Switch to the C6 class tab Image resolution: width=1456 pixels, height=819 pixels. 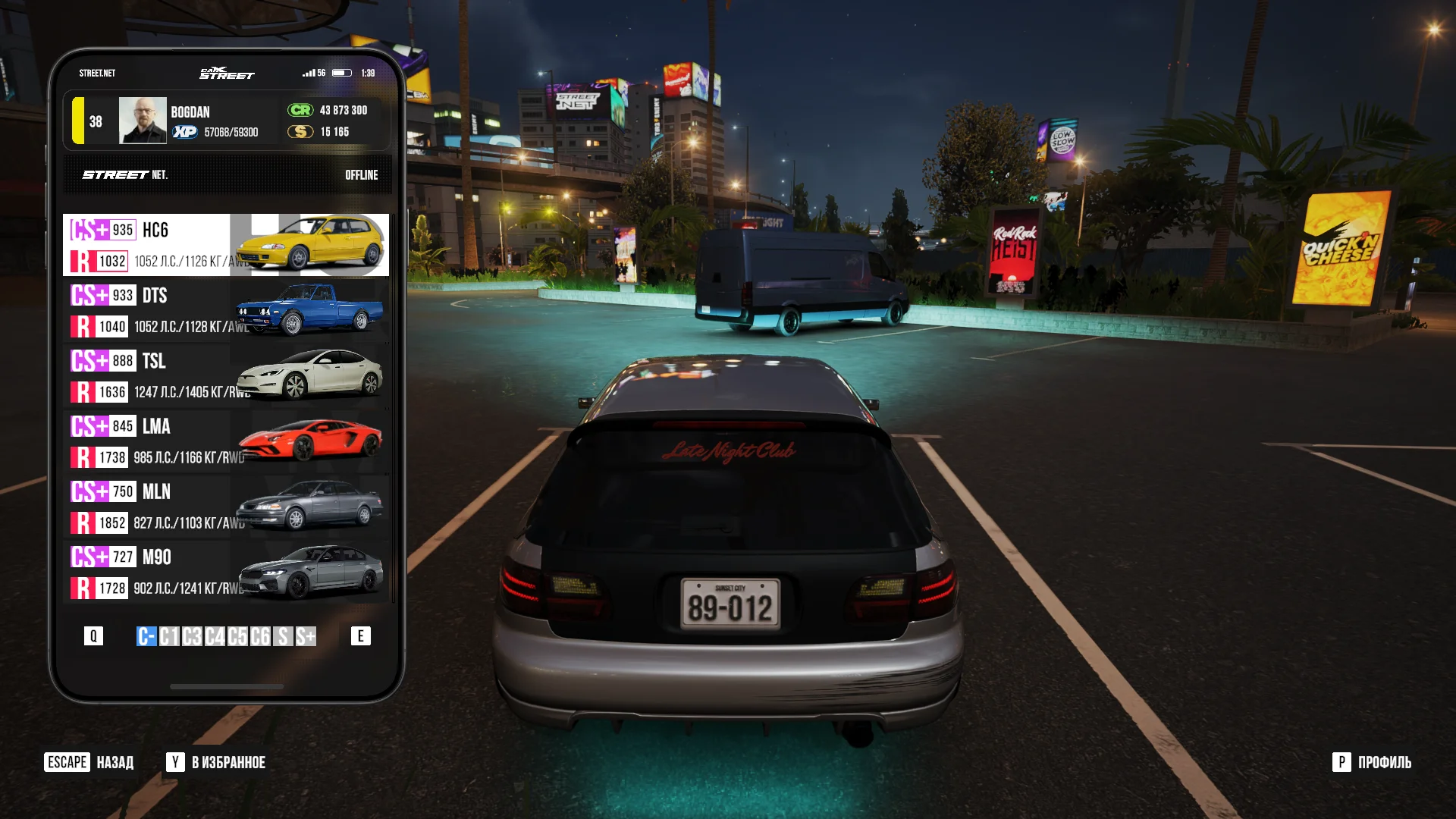coord(260,636)
